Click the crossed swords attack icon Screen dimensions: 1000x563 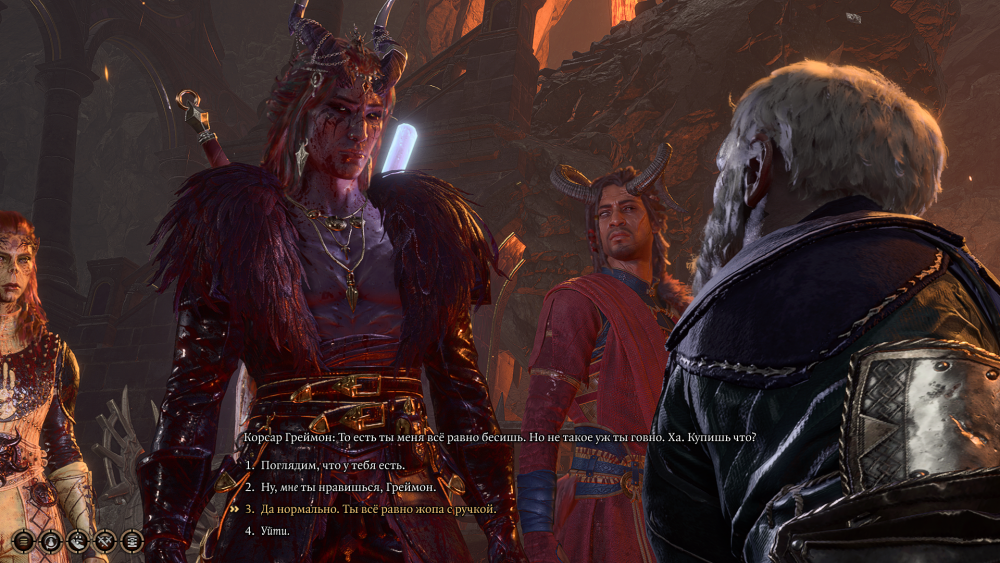(x=105, y=541)
